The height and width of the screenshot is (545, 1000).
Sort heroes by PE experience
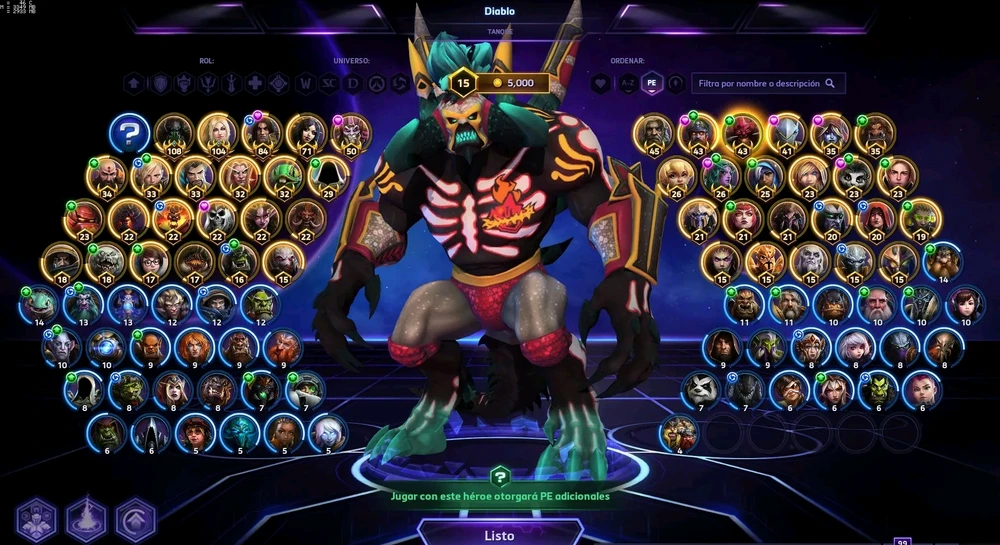[651, 84]
